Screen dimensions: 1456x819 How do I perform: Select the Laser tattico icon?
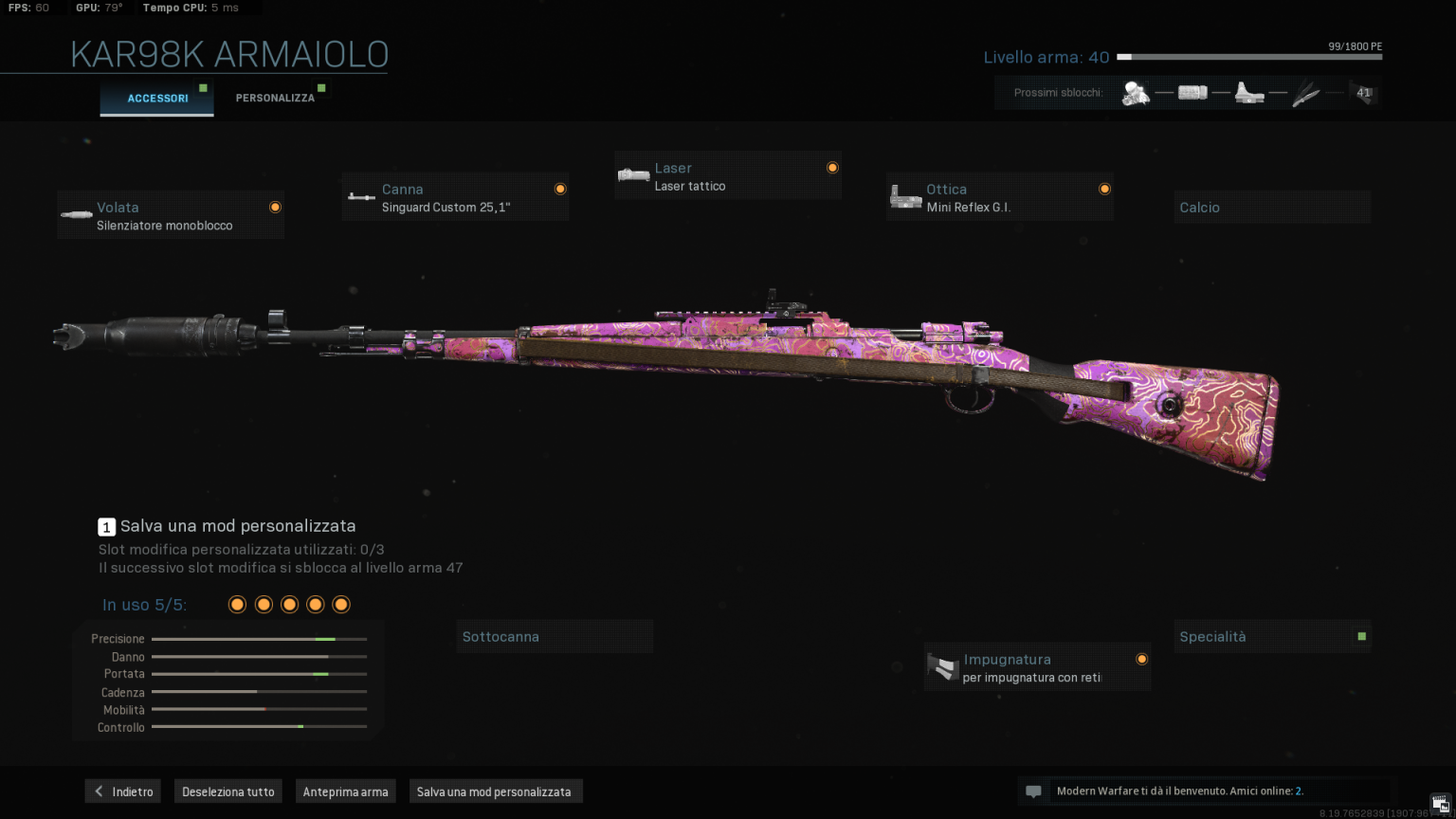(633, 175)
